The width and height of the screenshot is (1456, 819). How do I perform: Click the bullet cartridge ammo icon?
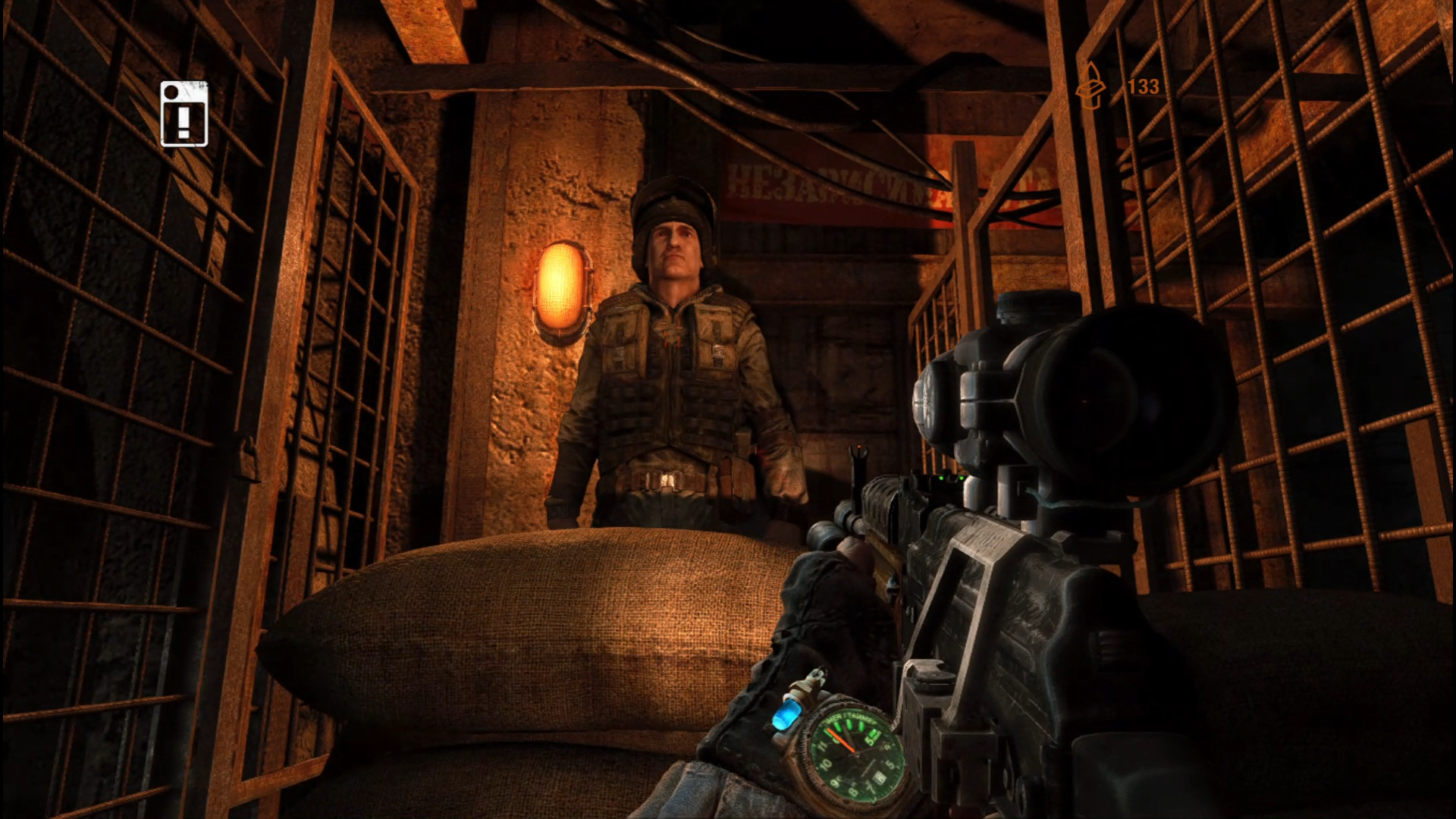pyautogui.click(x=1090, y=86)
